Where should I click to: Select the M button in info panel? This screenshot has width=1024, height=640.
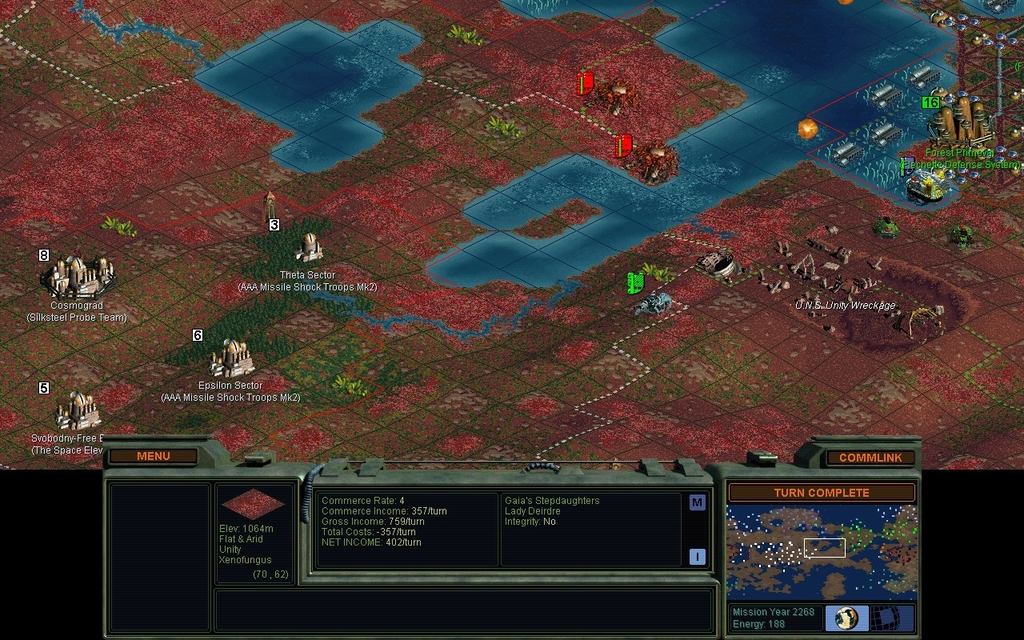[697, 503]
